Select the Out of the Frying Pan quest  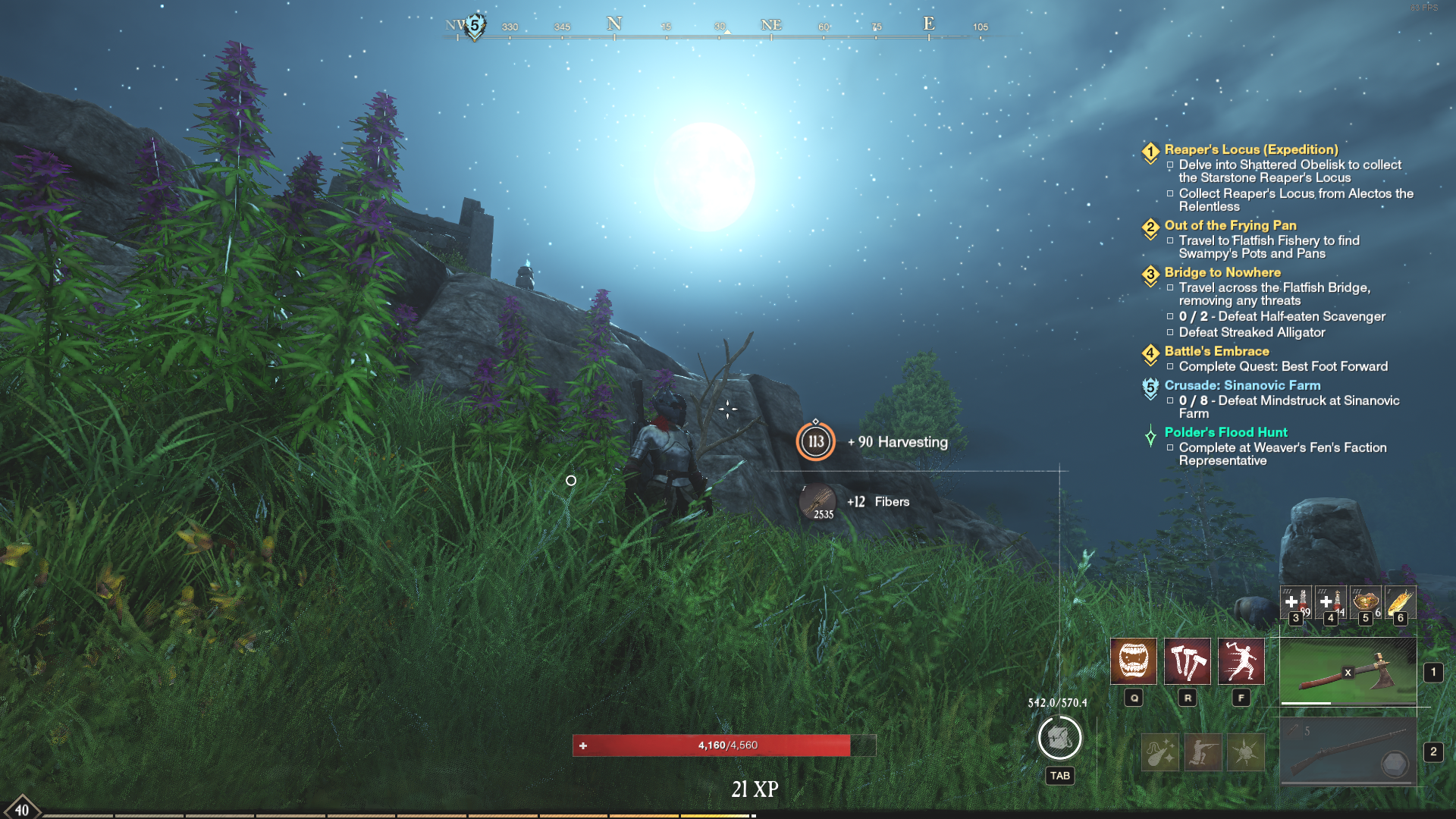[x=1230, y=225]
